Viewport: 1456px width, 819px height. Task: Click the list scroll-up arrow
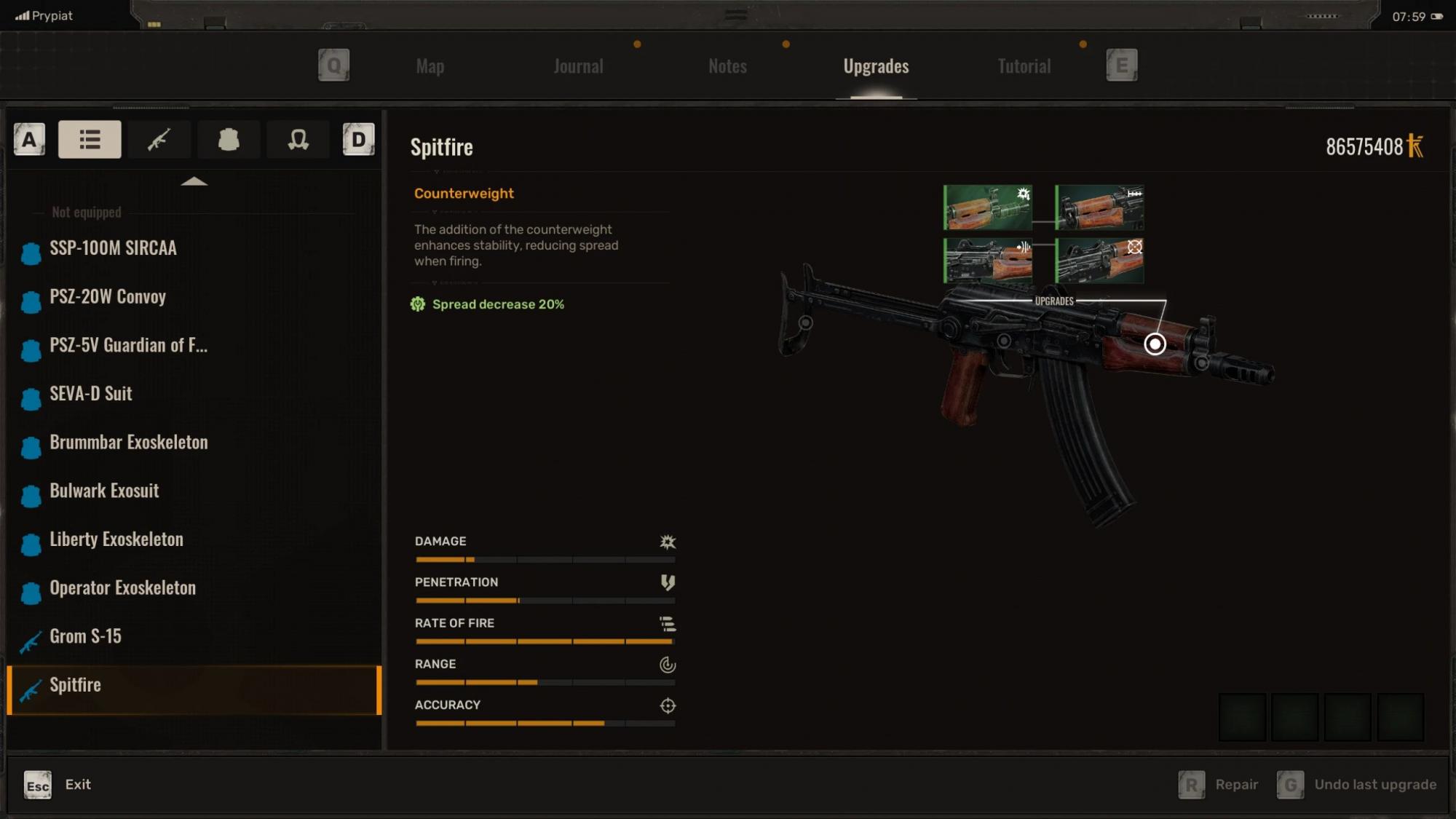[x=194, y=181]
